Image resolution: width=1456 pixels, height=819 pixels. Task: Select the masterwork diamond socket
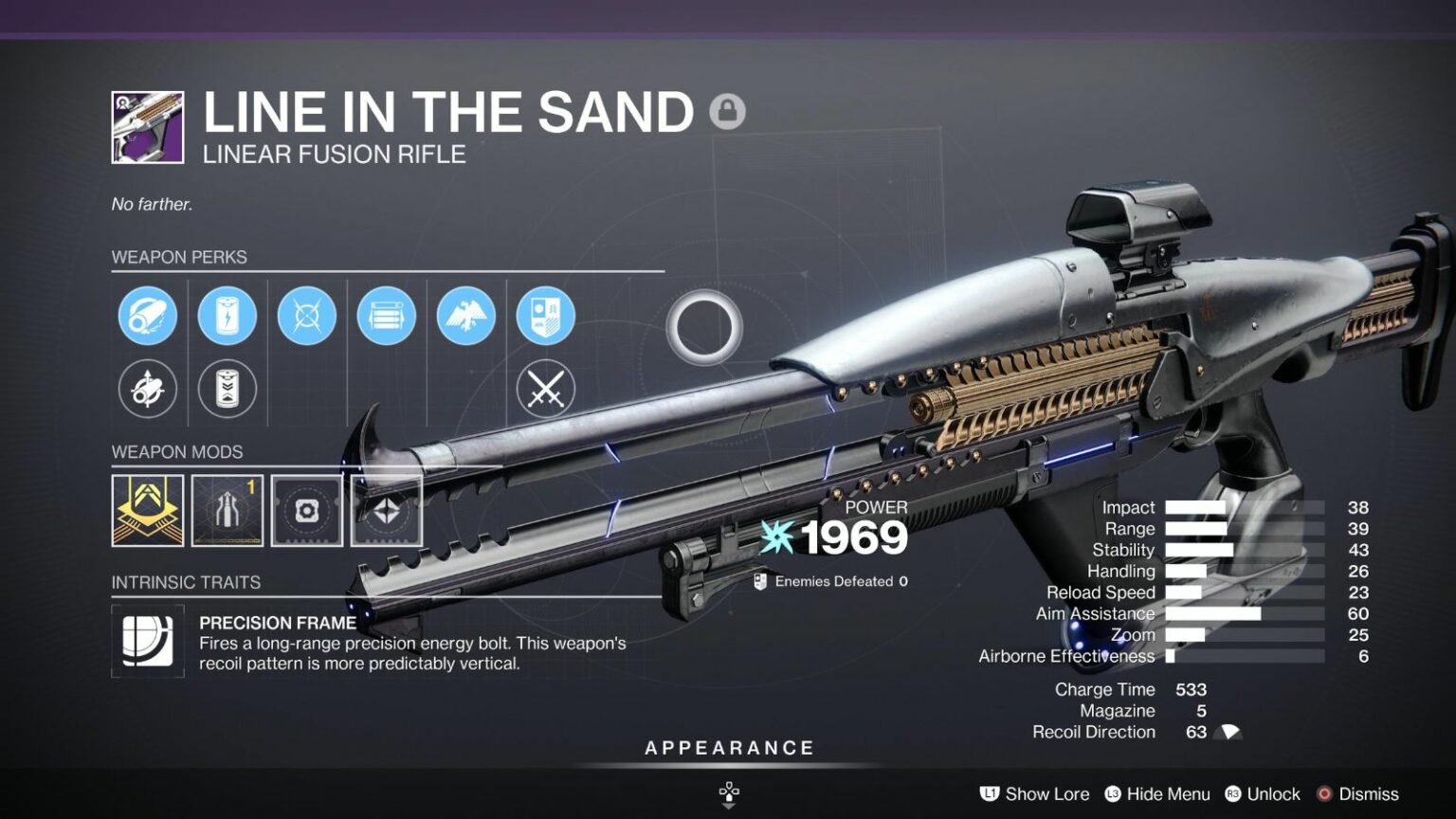pyautogui.click(x=386, y=509)
